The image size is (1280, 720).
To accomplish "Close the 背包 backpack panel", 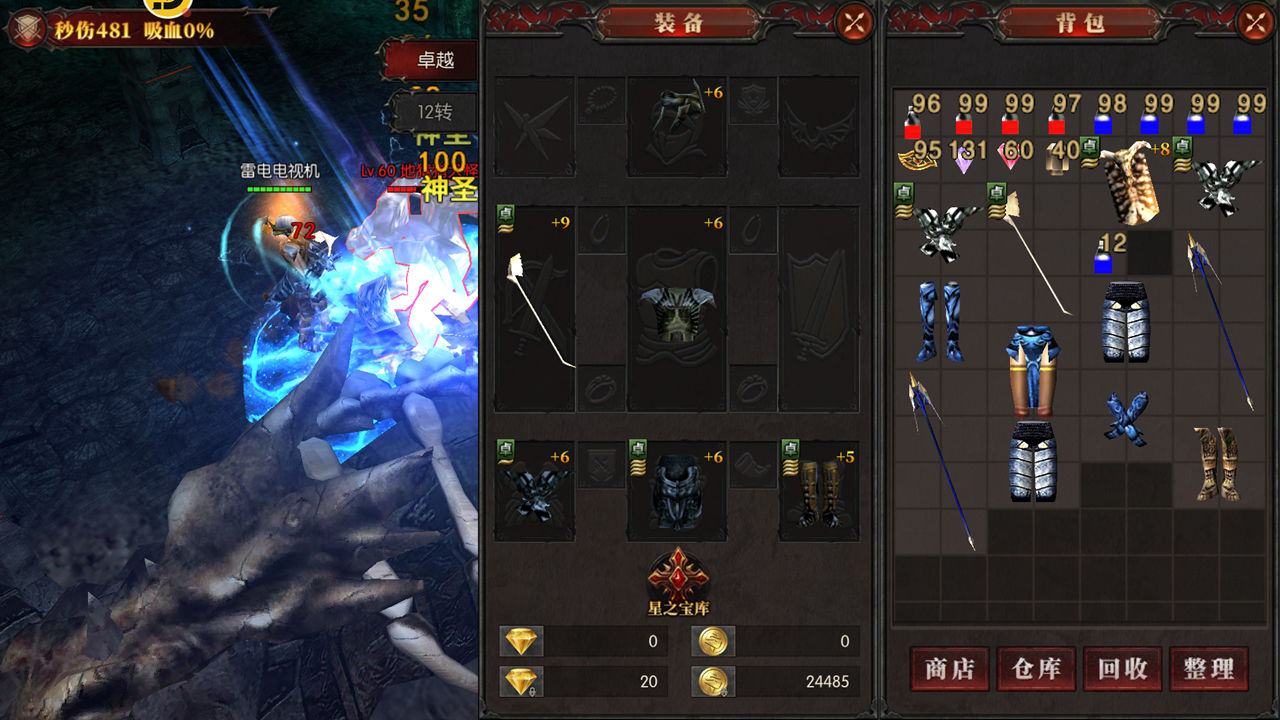I will (x=1255, y=22).
